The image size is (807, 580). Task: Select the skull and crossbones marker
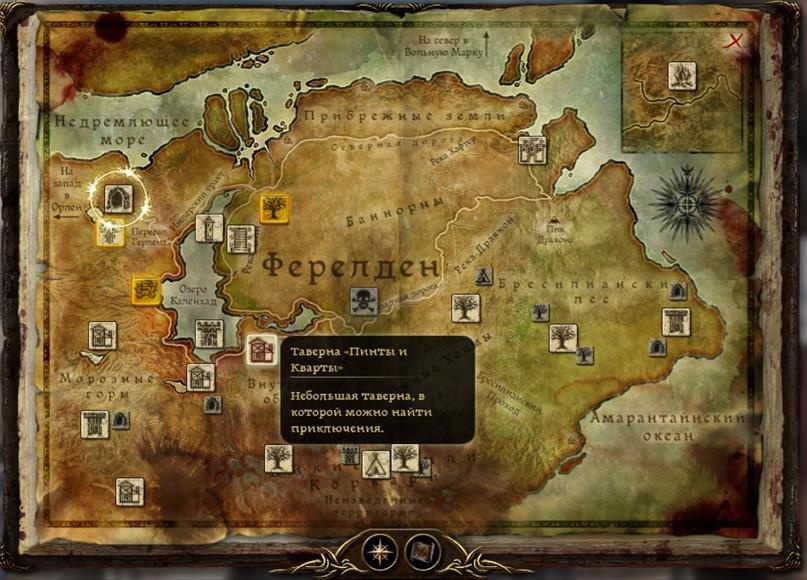pos(363,301)
